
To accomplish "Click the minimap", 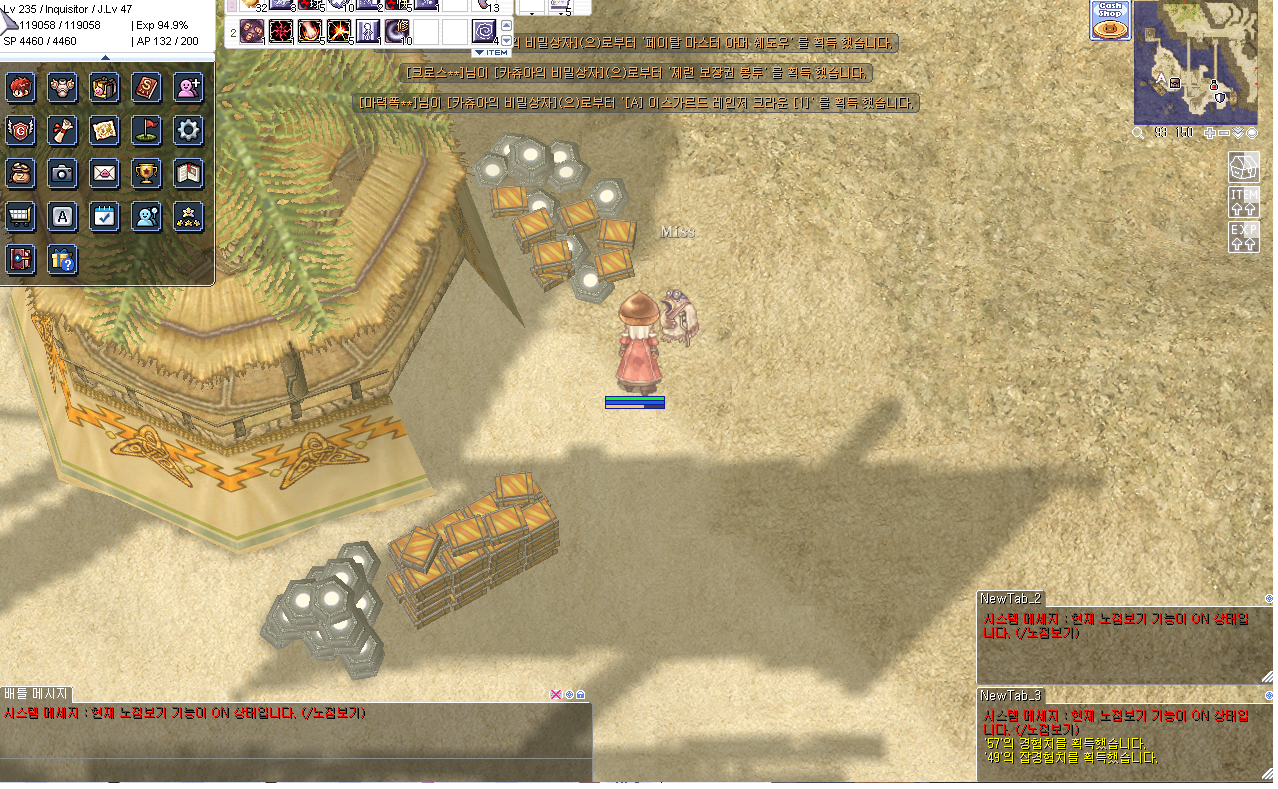I will pyautogui.click(x=1194, y=62).
